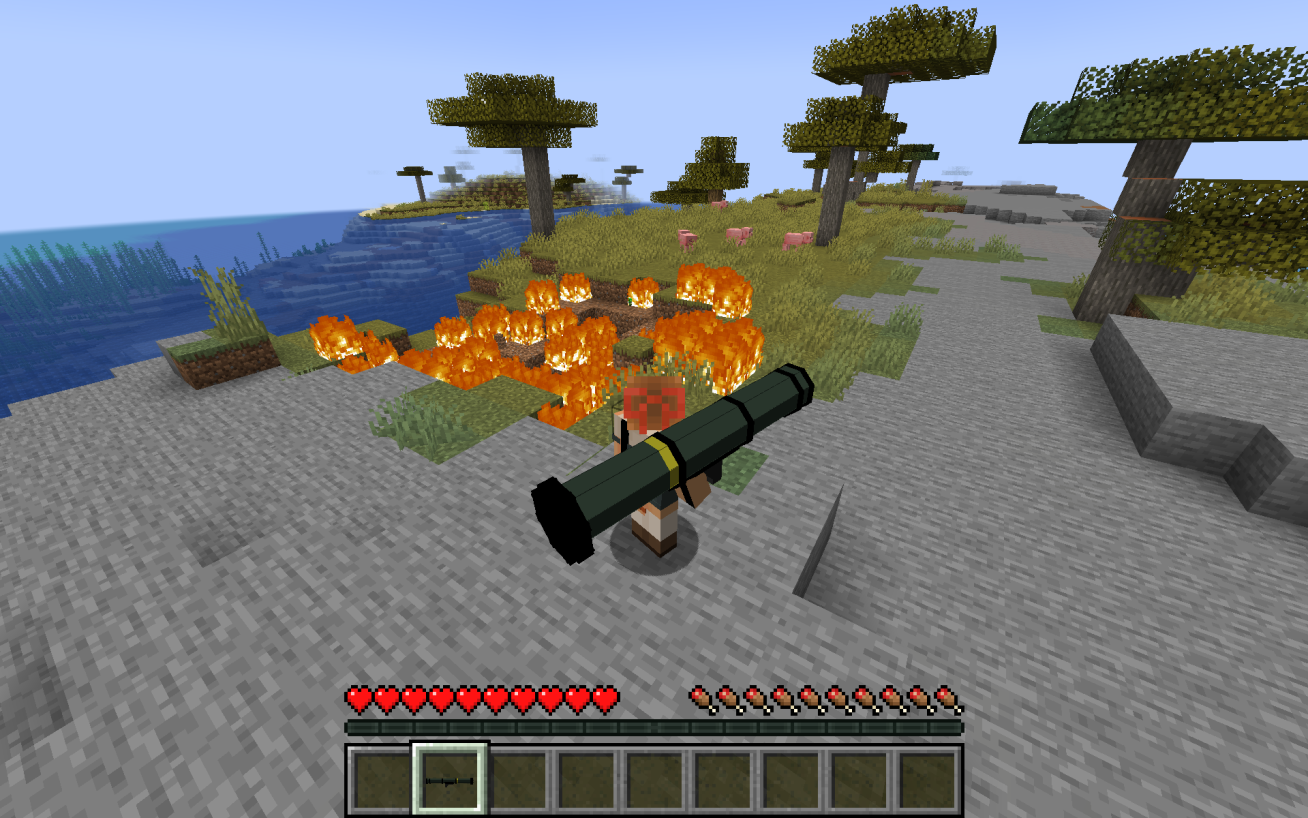Click the hotbar selection frame outline
This screenshot has width=1308, height=818.
[x=450, y=746]
